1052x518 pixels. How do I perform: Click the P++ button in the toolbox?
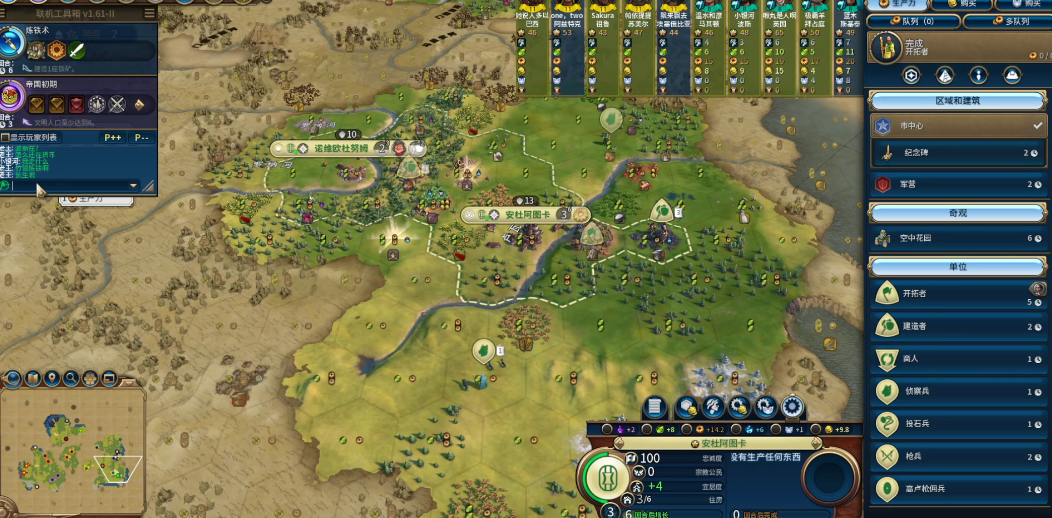(x=112, y=137)
